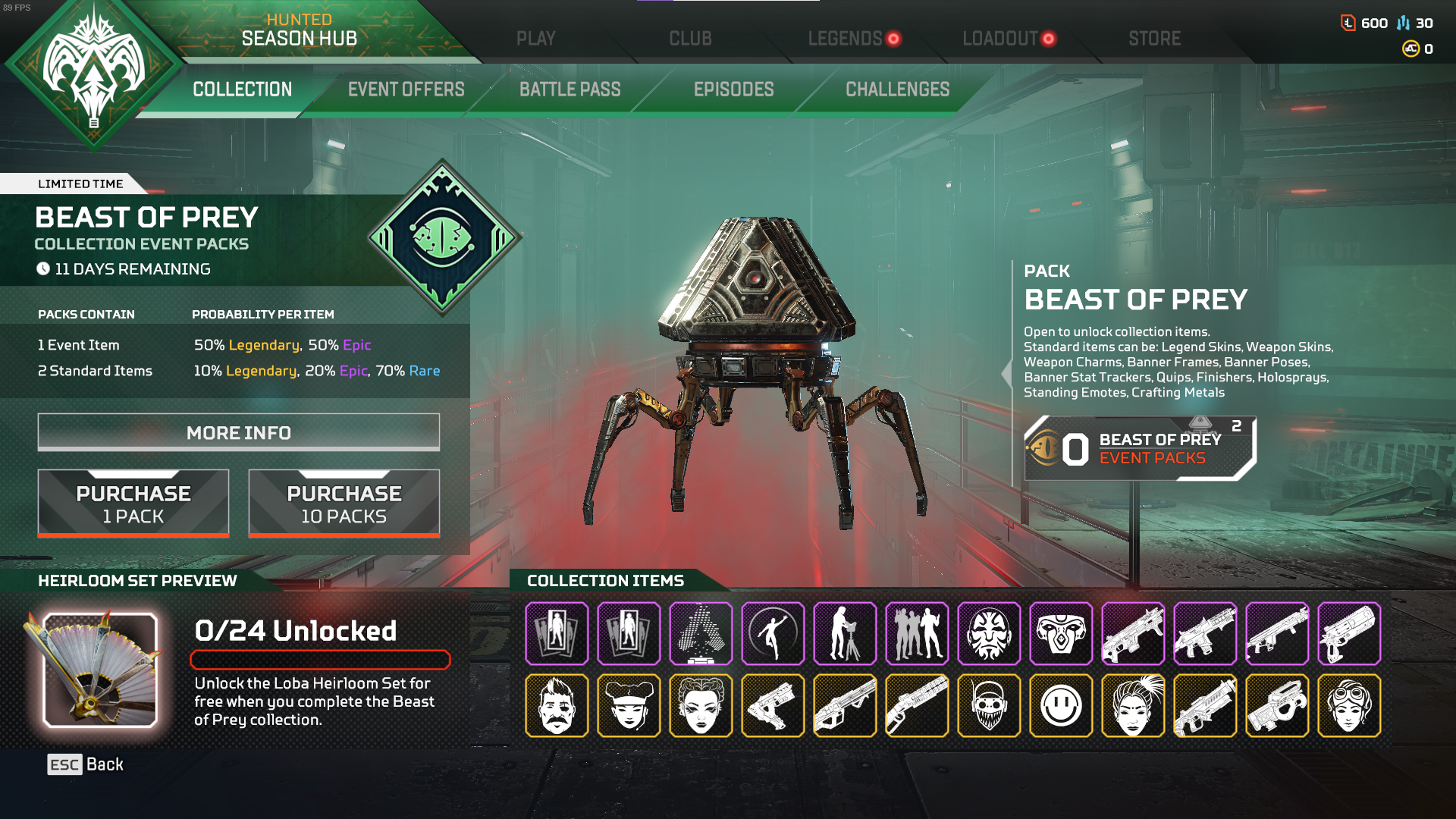Select the shotgun weapon skin collection icon
Viewport: 1456px width, 819px height.
(917, 706)
